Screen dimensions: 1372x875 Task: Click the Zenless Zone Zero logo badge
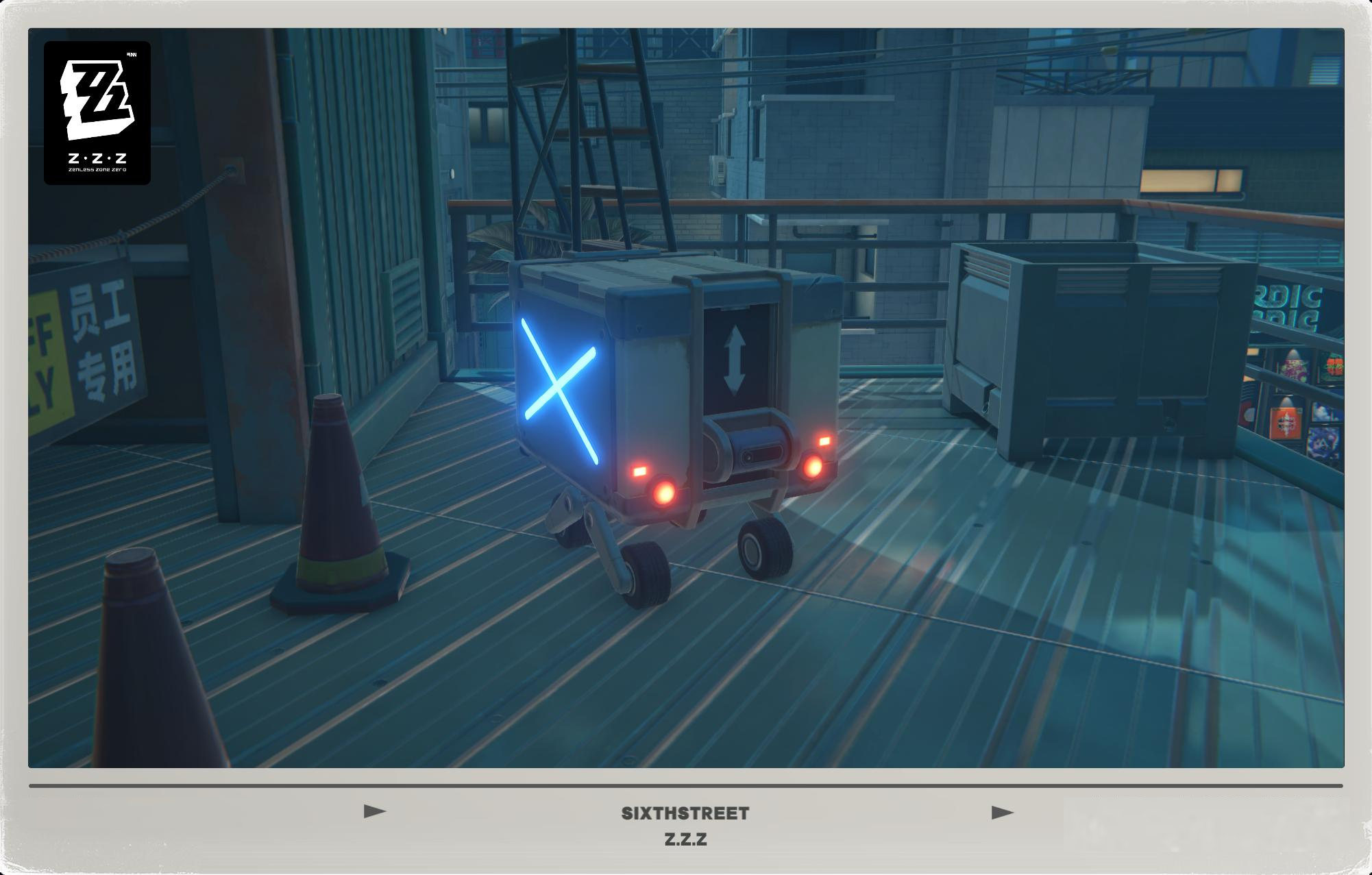[x=98, y=113]
